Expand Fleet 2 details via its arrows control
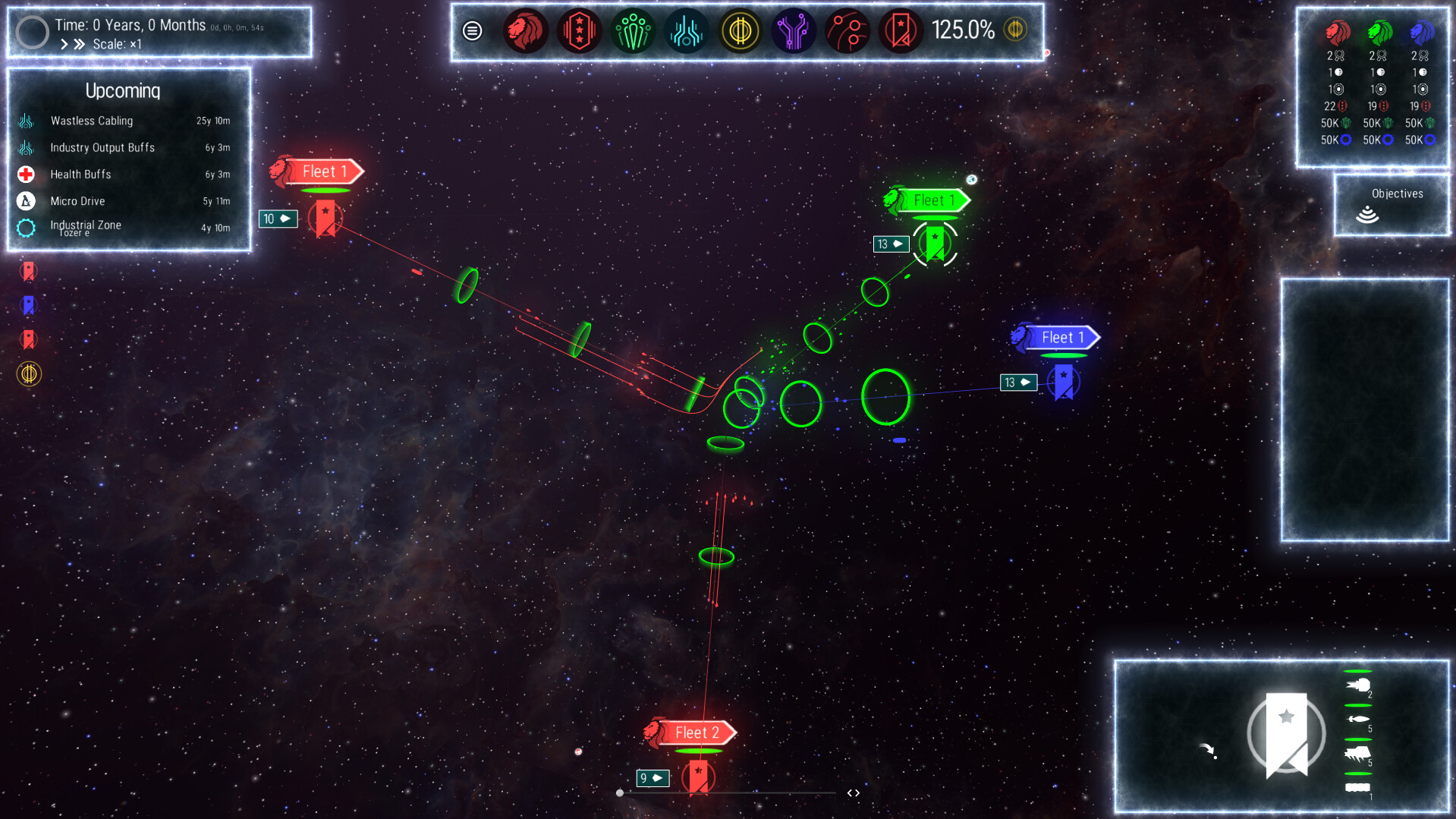This screenshot has width=1456, height=819. 853,792
